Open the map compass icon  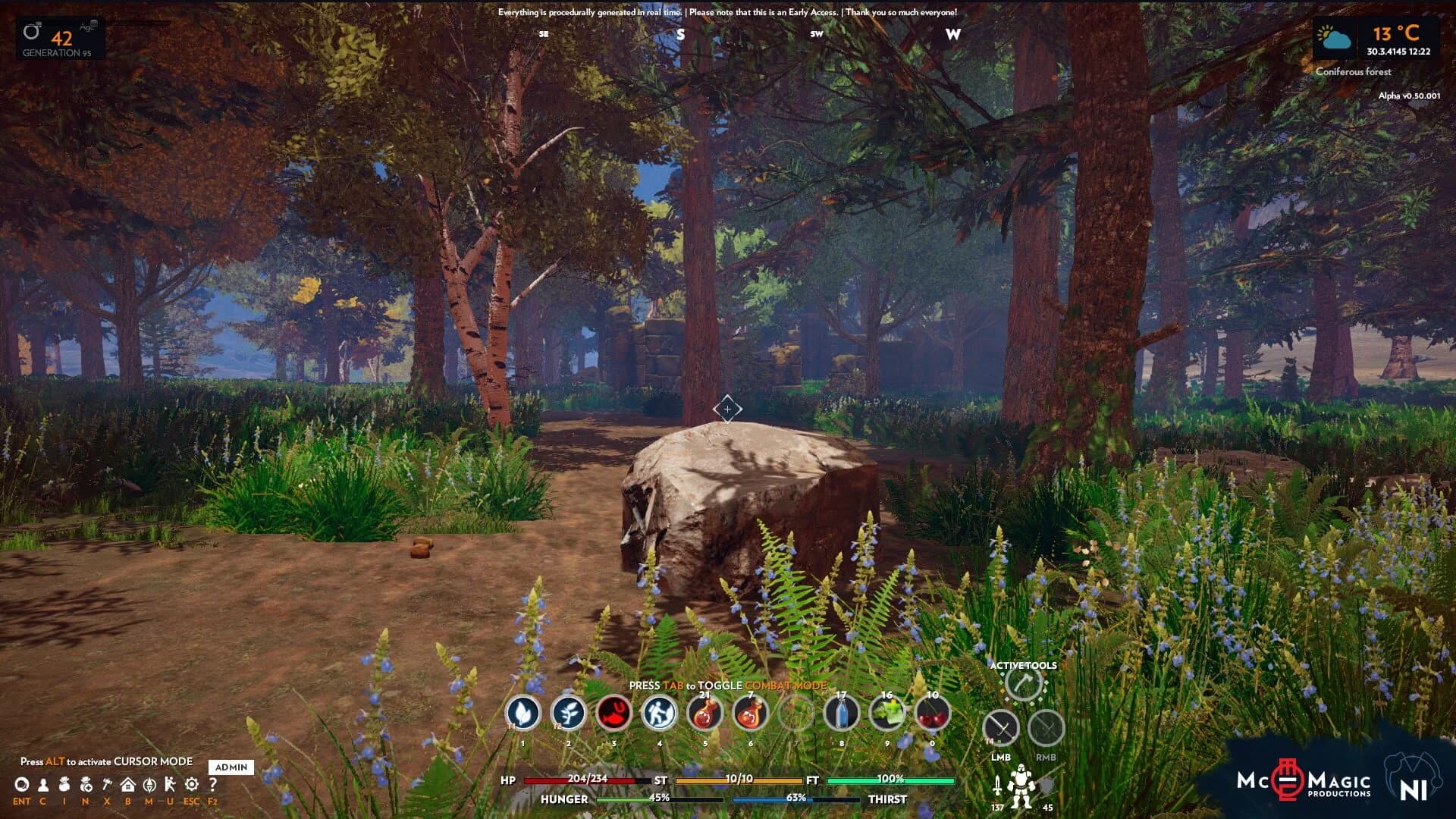click(149, 785)
